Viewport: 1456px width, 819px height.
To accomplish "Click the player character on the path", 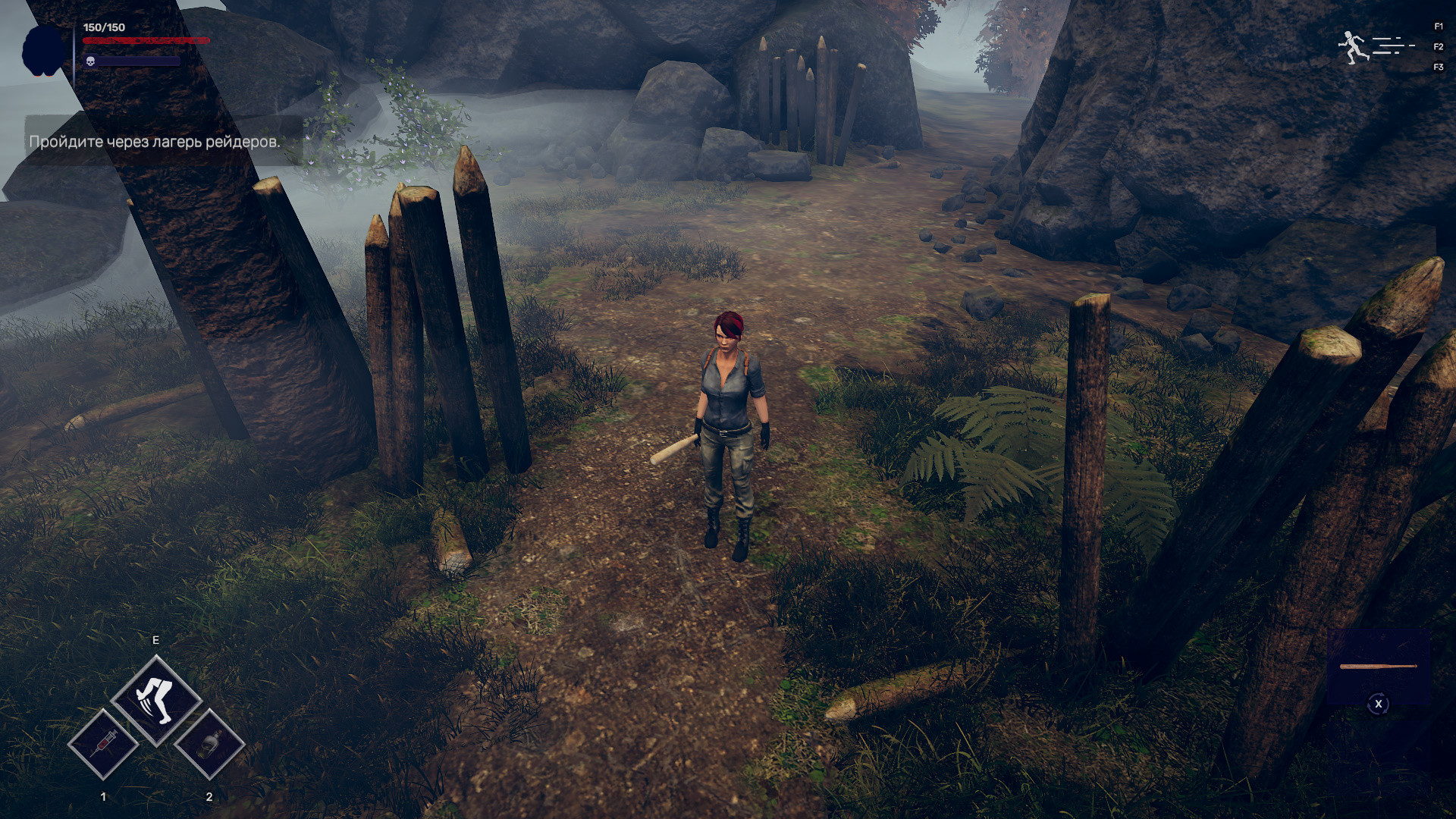I will click(728, 425).
